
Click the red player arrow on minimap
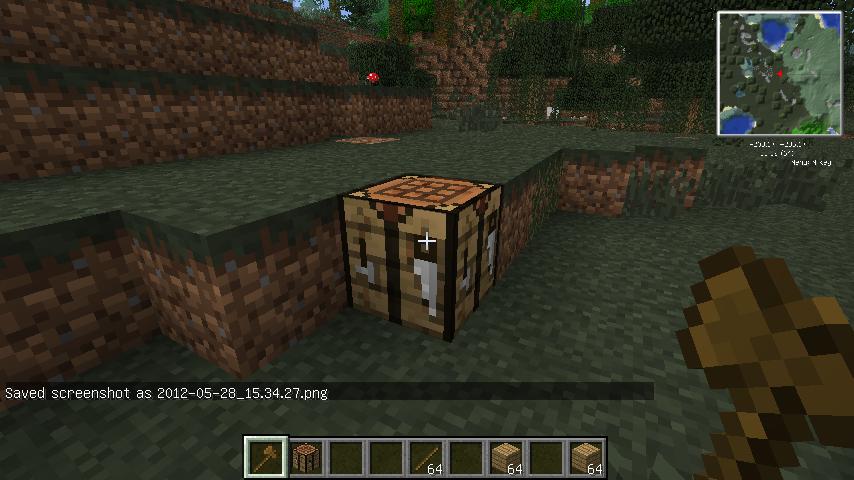click(x=781, y=73)
